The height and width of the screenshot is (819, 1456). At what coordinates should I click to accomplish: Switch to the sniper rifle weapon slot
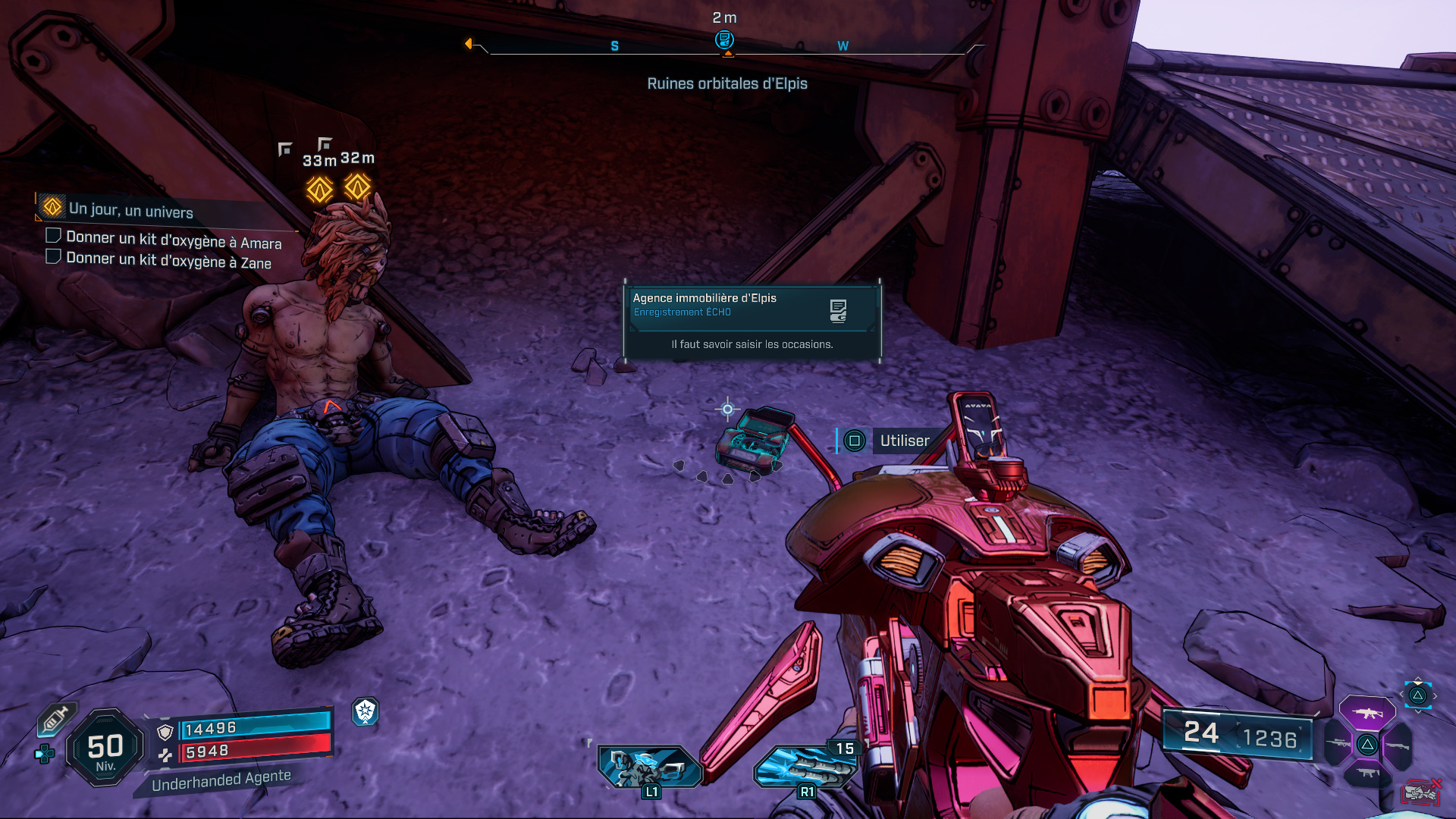pos(1338,744)
